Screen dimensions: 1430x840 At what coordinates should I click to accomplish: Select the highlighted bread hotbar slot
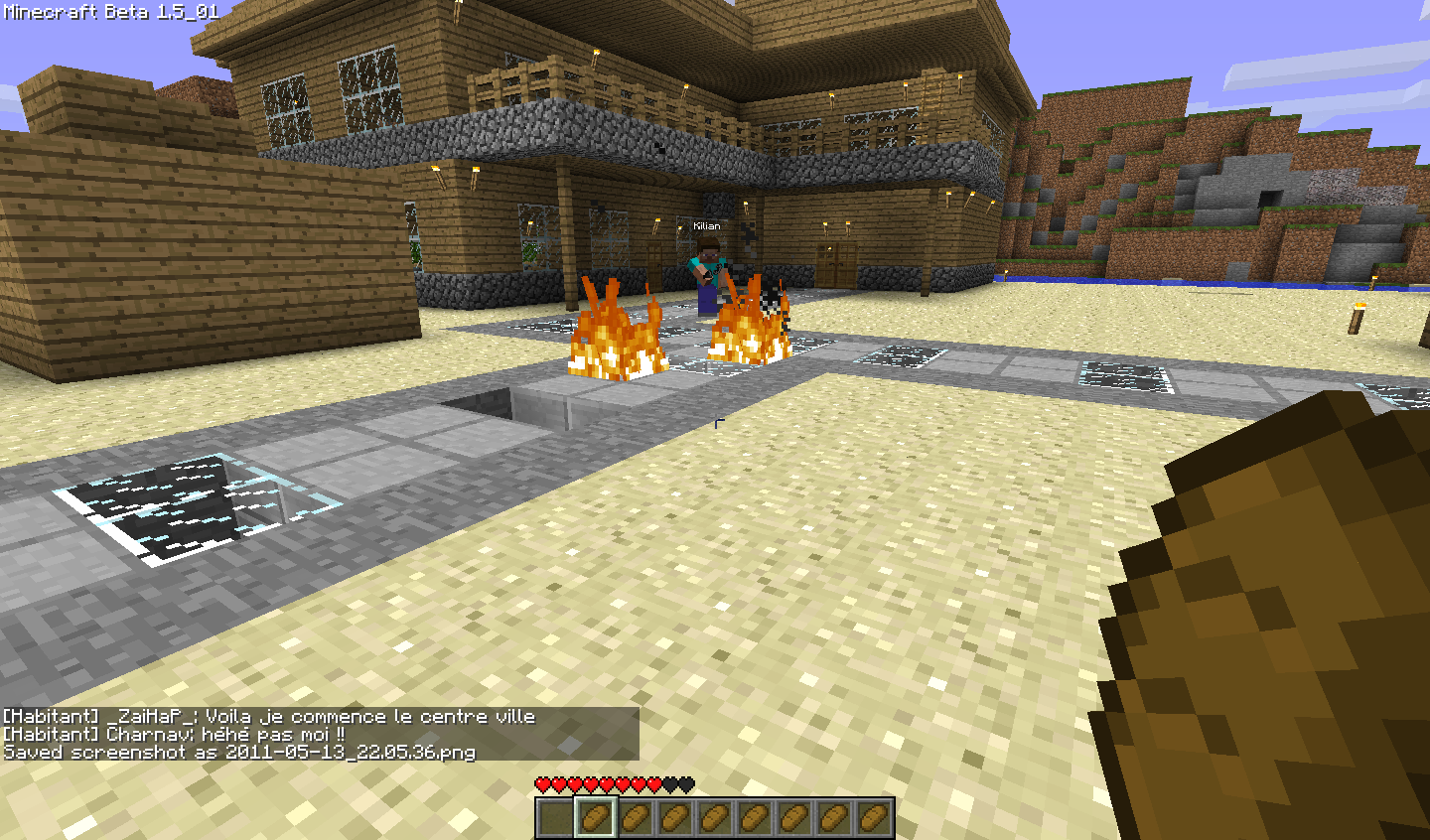point(596,818)
